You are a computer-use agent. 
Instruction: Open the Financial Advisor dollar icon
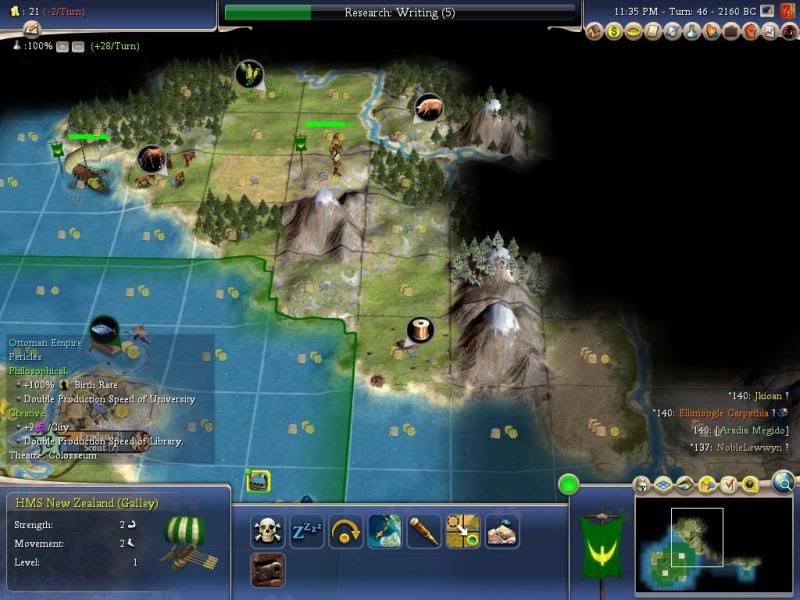click(x=613, y=32)
